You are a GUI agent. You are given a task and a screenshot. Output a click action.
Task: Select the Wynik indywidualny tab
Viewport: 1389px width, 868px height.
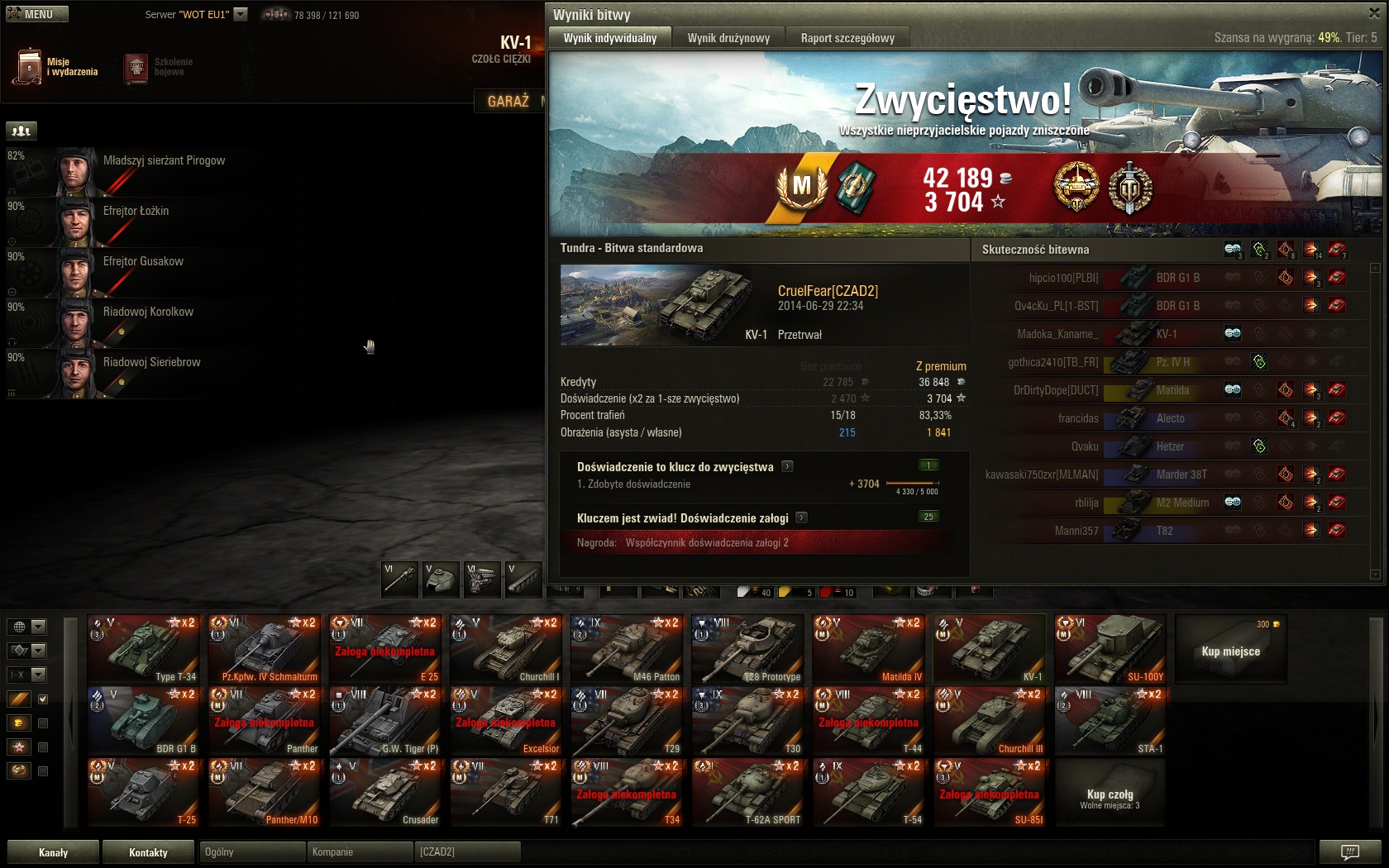point(610,38)
